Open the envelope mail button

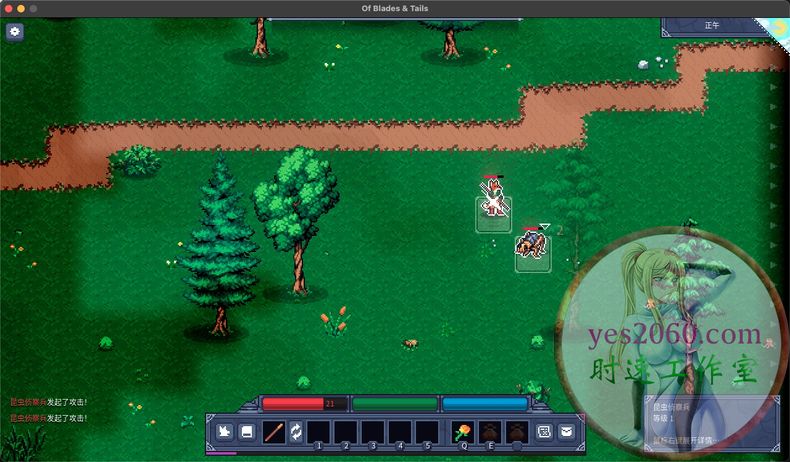coord(567,432)
